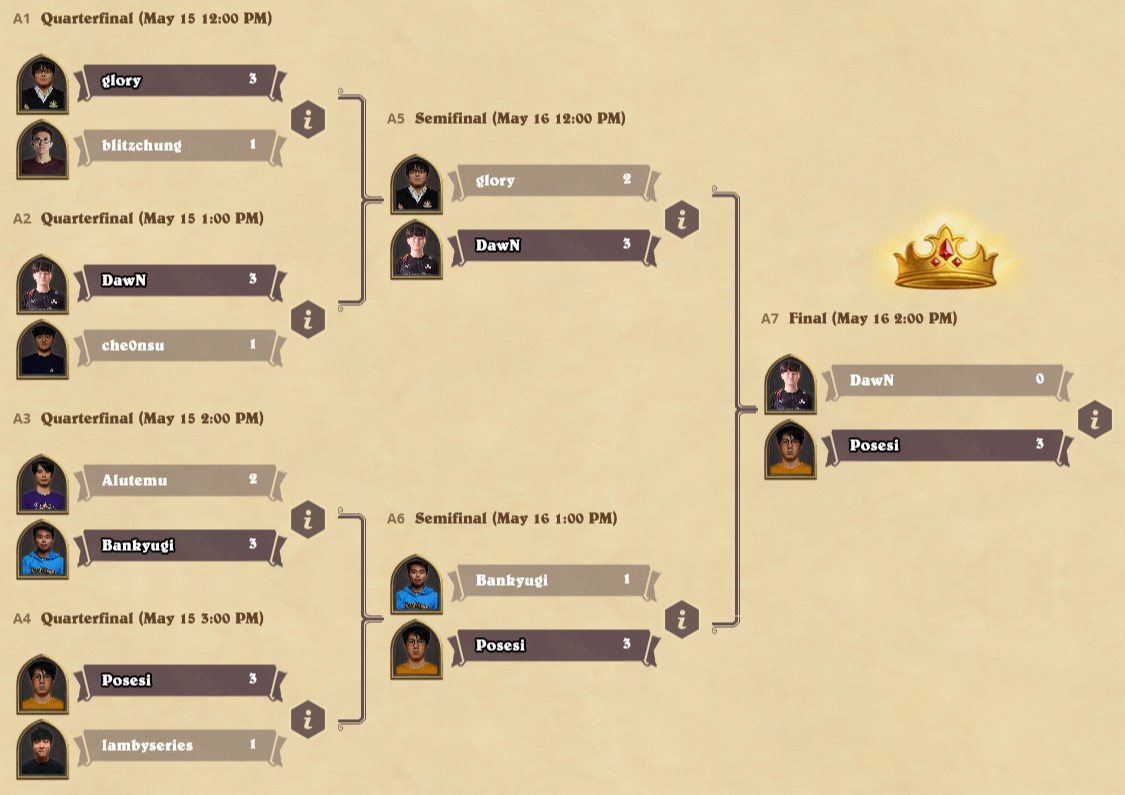
Task: Choose Bankyugi's banner in the A3 quarterfinal
Action: click(x=178, y=546)
